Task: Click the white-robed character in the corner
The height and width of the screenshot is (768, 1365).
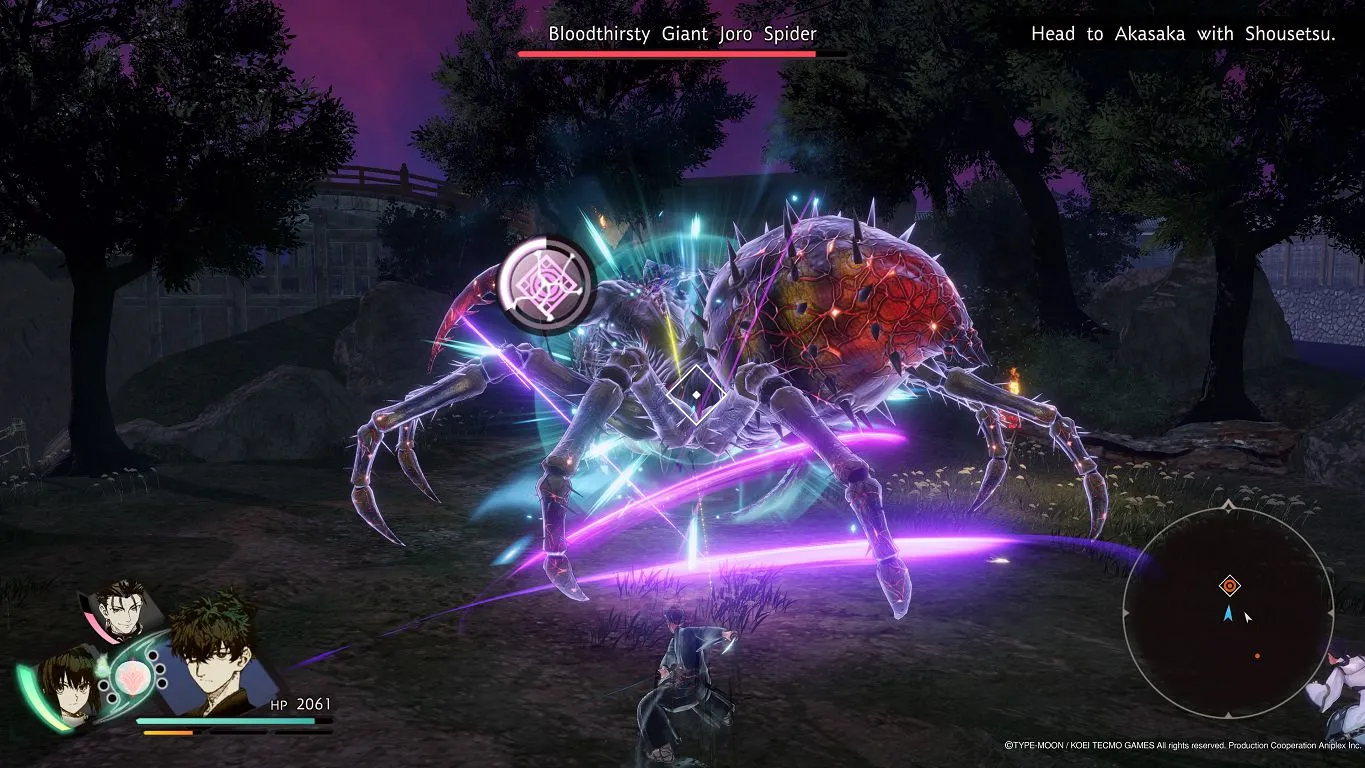Action: 1342,691
